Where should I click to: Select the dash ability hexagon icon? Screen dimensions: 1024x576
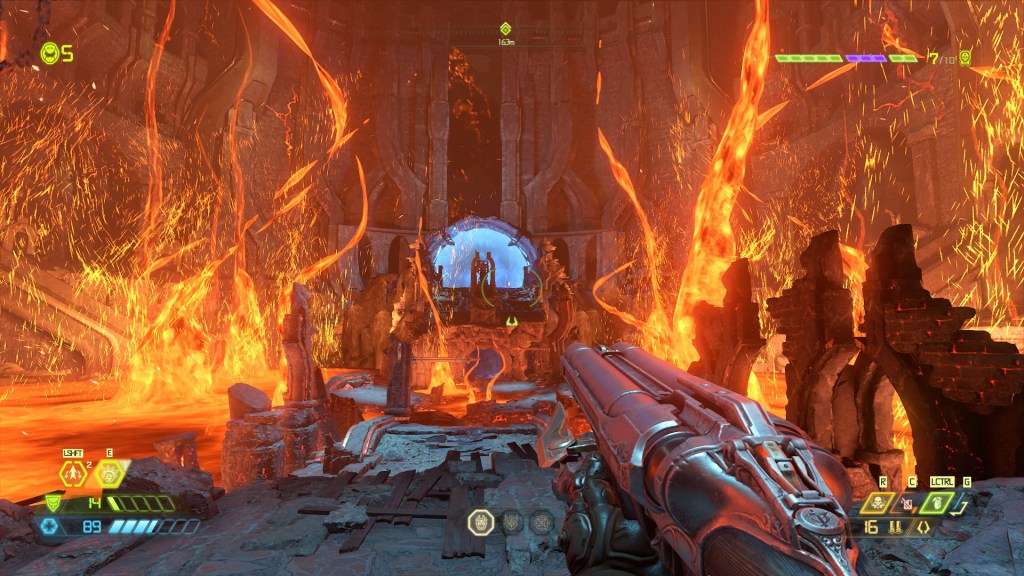tap(72, 474)
